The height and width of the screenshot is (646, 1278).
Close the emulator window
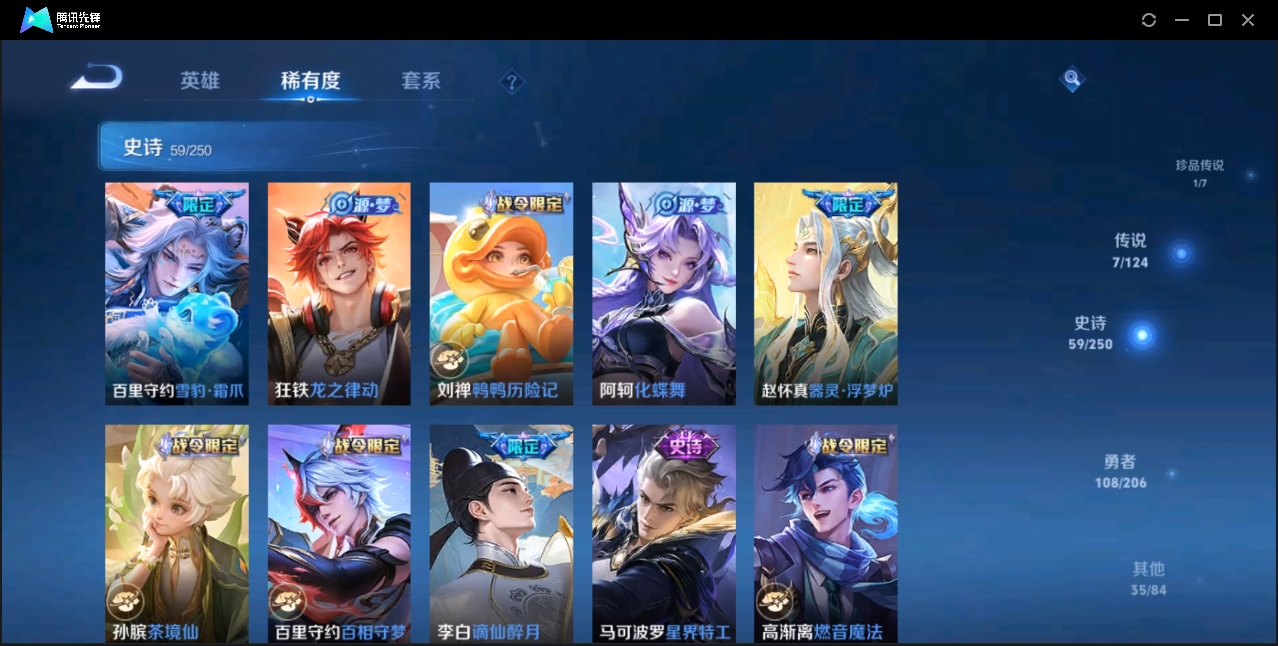(1248, 20)
